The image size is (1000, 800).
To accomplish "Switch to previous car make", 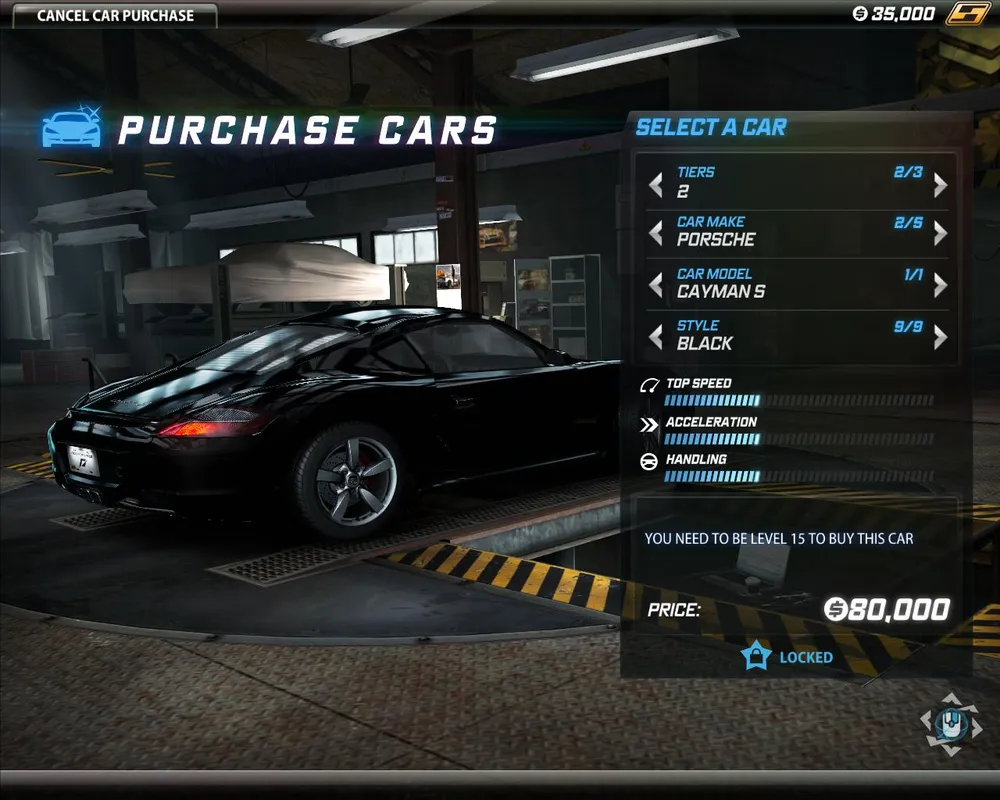I will 656,233.
